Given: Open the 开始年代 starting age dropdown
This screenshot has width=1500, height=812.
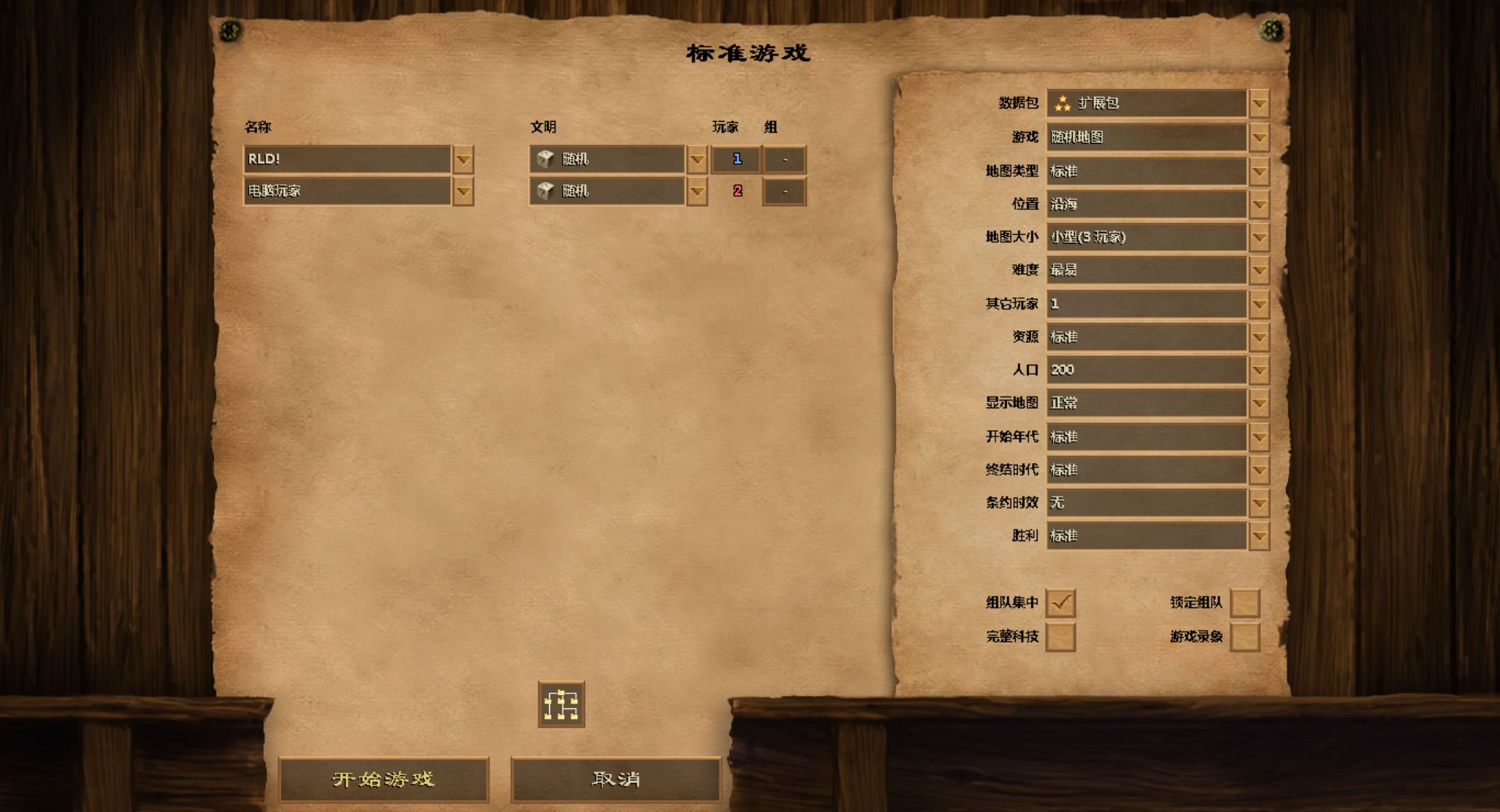Looking at the screenshot, I should click(1258, 437).
